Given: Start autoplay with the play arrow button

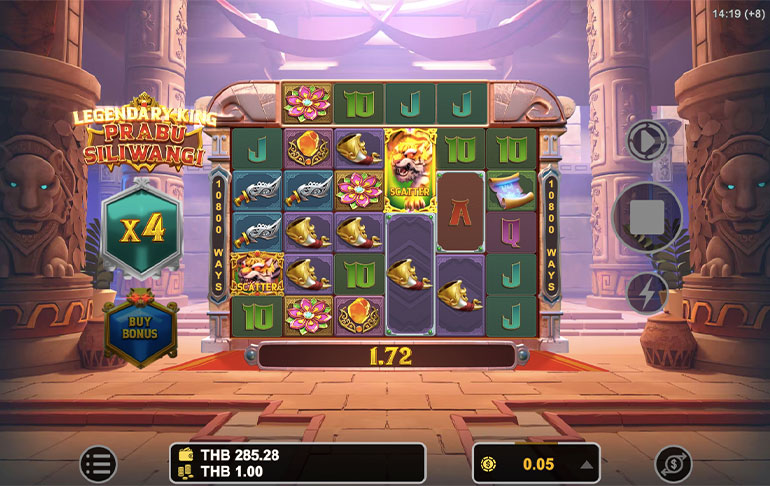Looking at the screenshot, I should [x=647, y=141].
